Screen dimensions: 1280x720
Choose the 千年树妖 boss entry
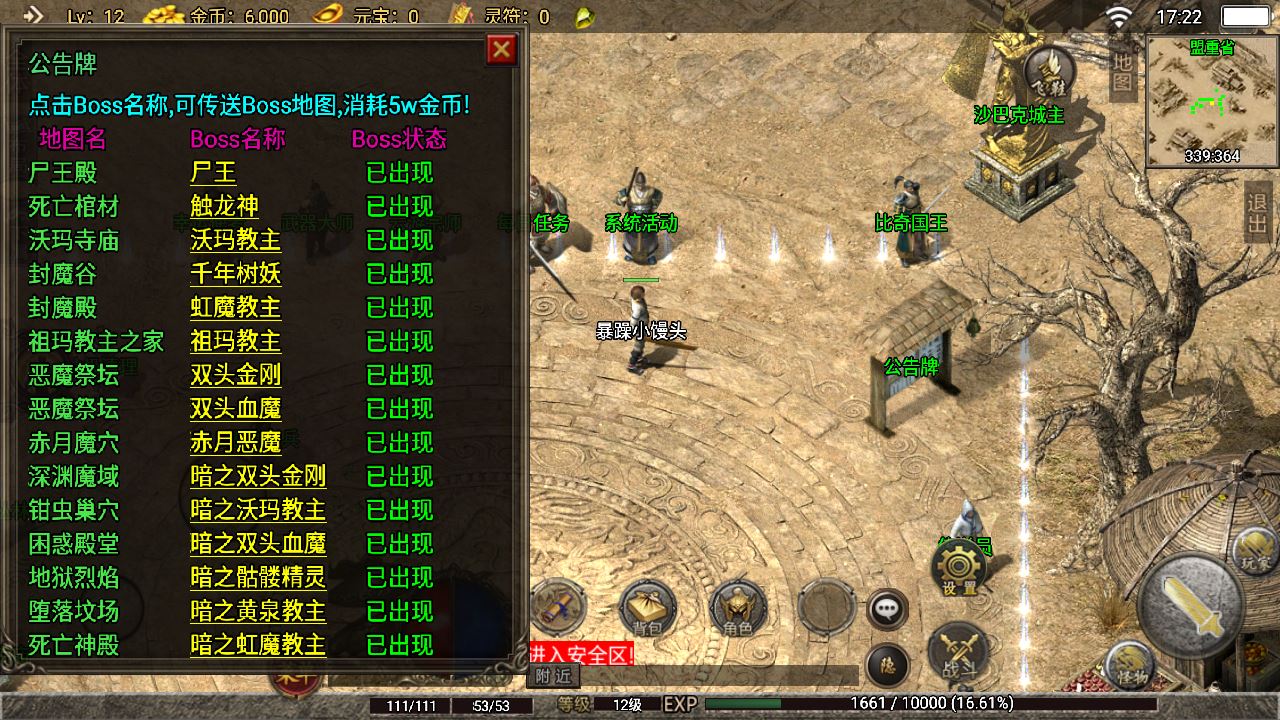(235, 274)
